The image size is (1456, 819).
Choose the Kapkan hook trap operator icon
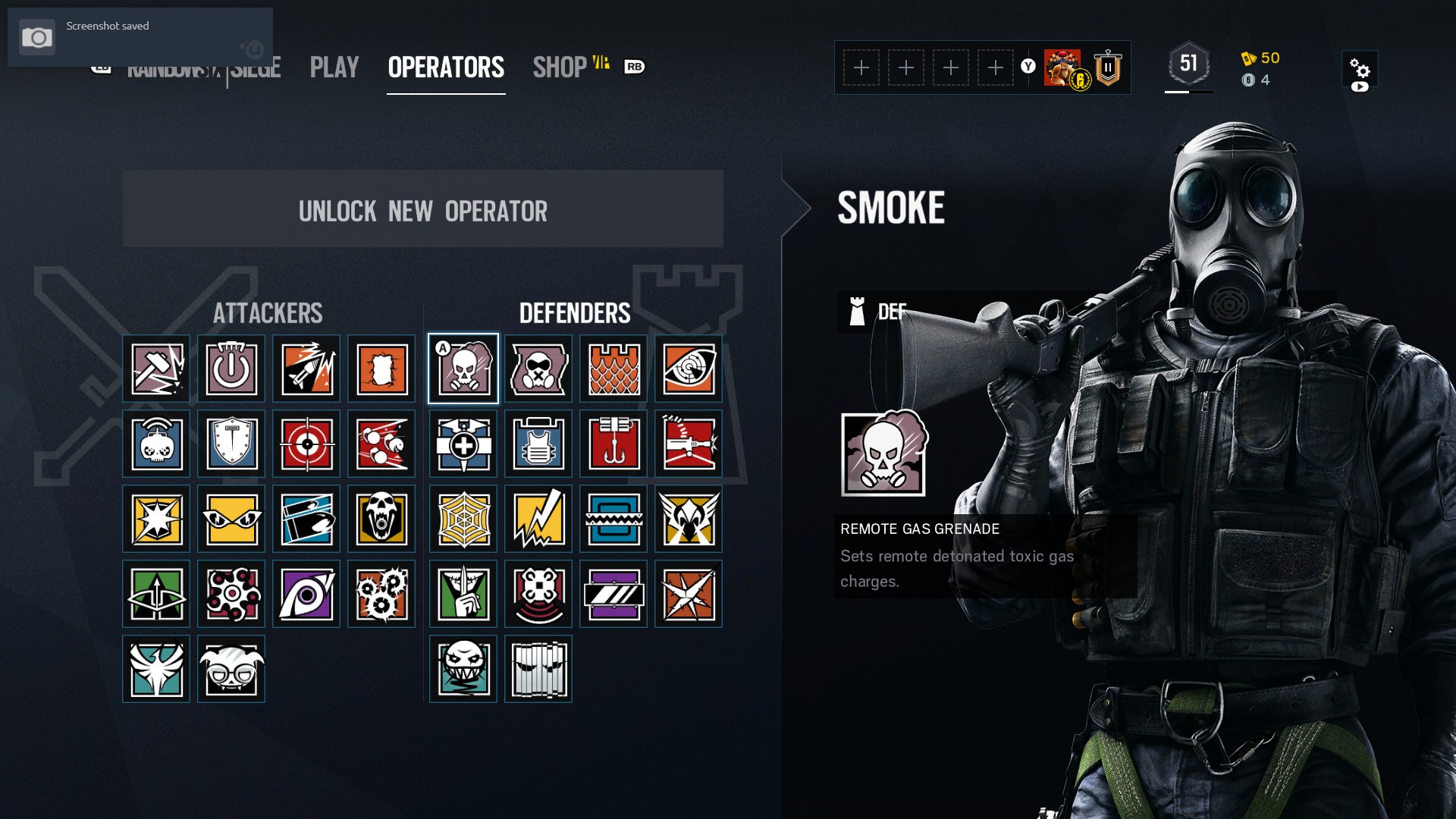tap(613, 444)
